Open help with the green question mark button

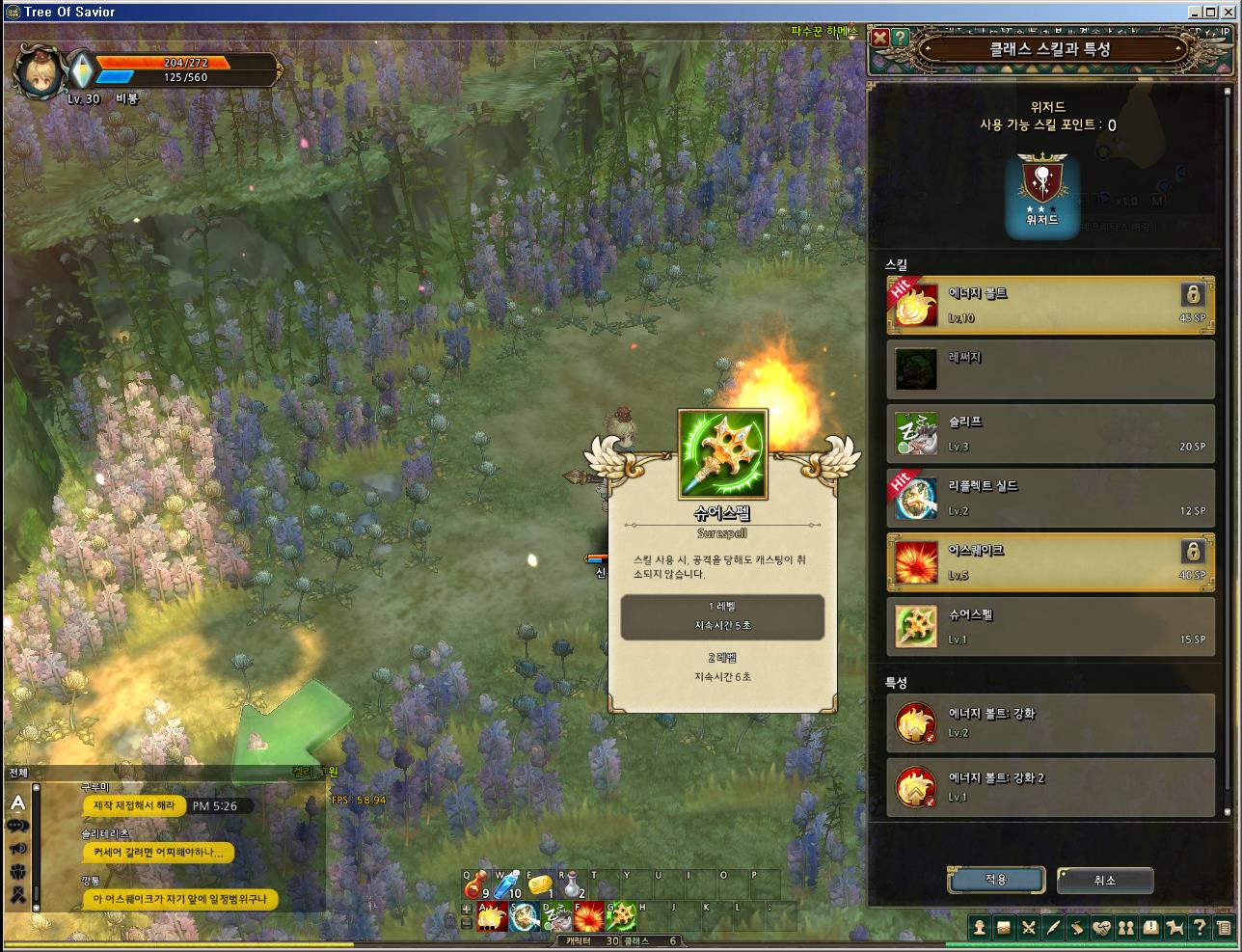pyautogui.click(x=900, y=38)
